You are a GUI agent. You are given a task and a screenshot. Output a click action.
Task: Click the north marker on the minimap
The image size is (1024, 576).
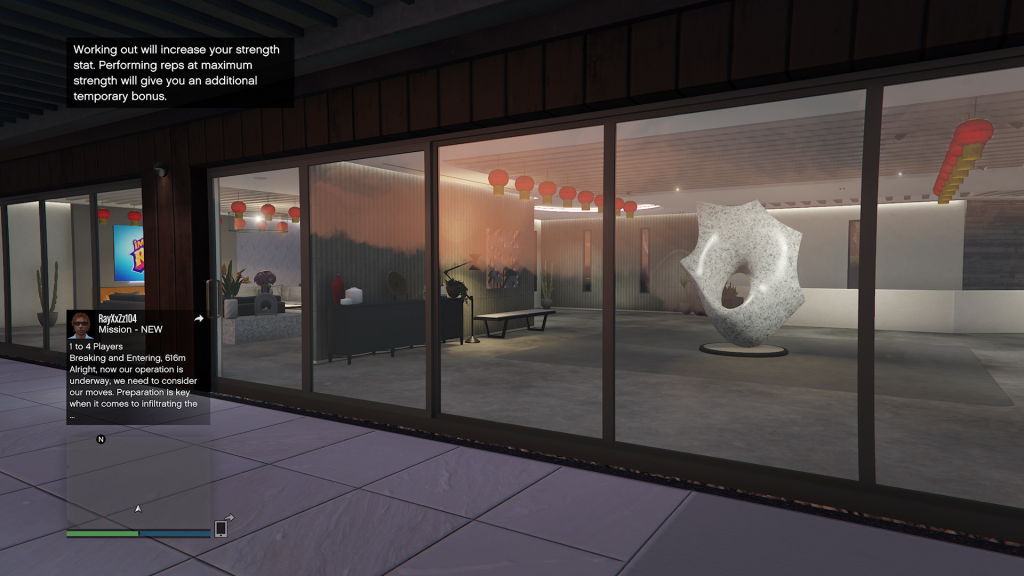(x=101, y=439)
